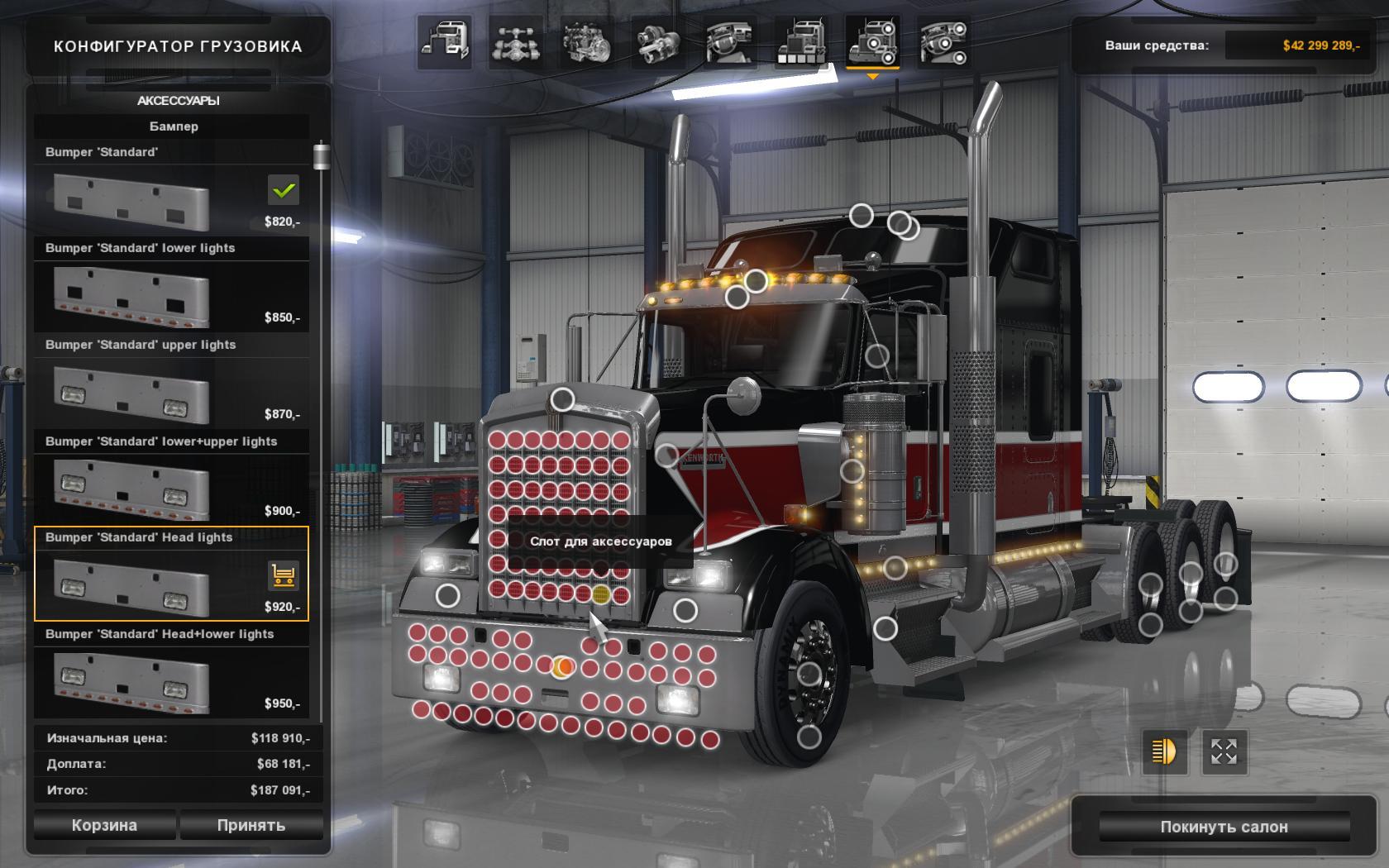This screenshot has width=1389, height=868.
Task: Add Bumper 'Standard' Head lights to cart
Action: 284,575
